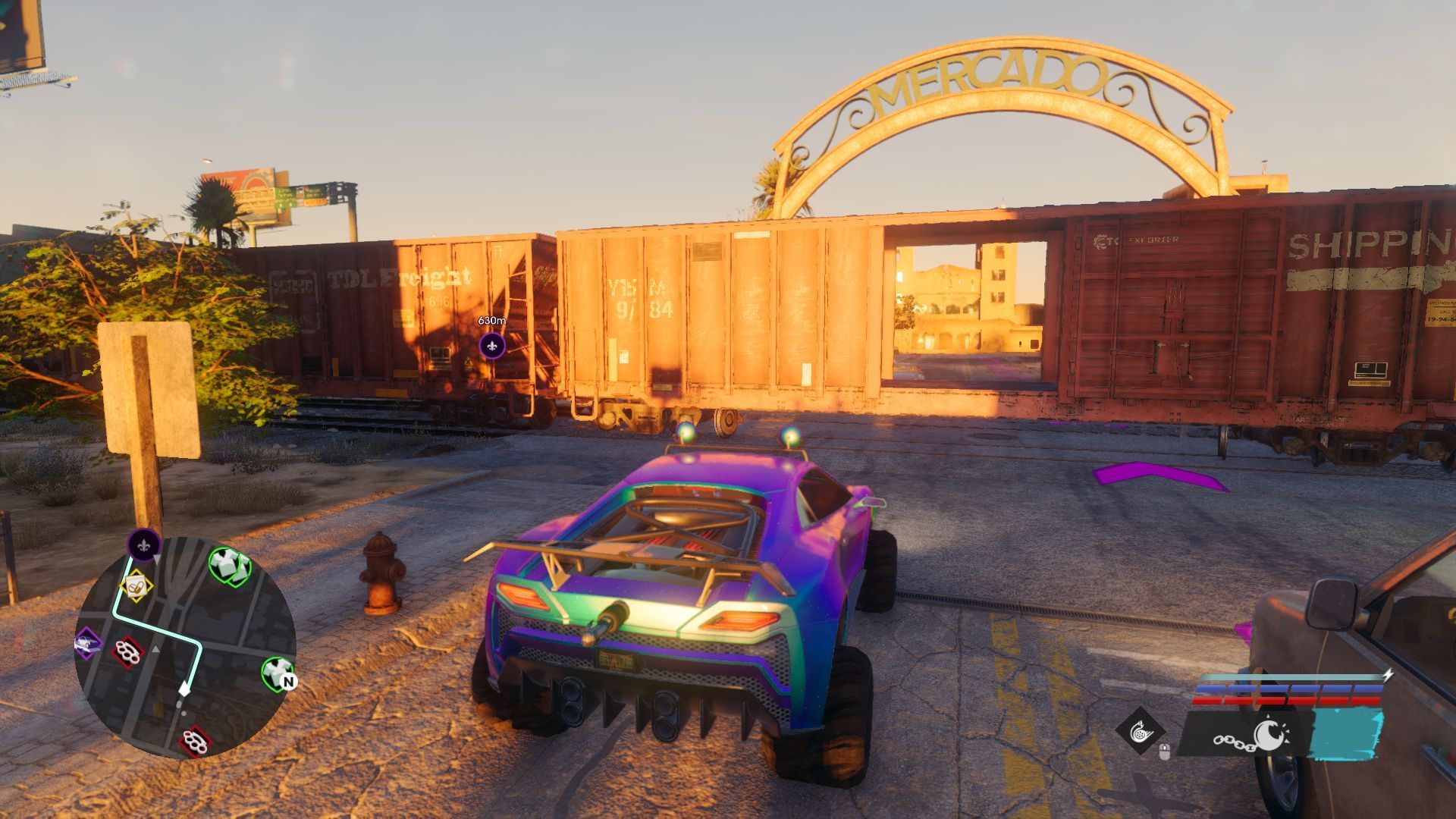Toggle the N compass indicator on the minimap
Screen dimensions: 1456x819
click(x=290, y=681)
